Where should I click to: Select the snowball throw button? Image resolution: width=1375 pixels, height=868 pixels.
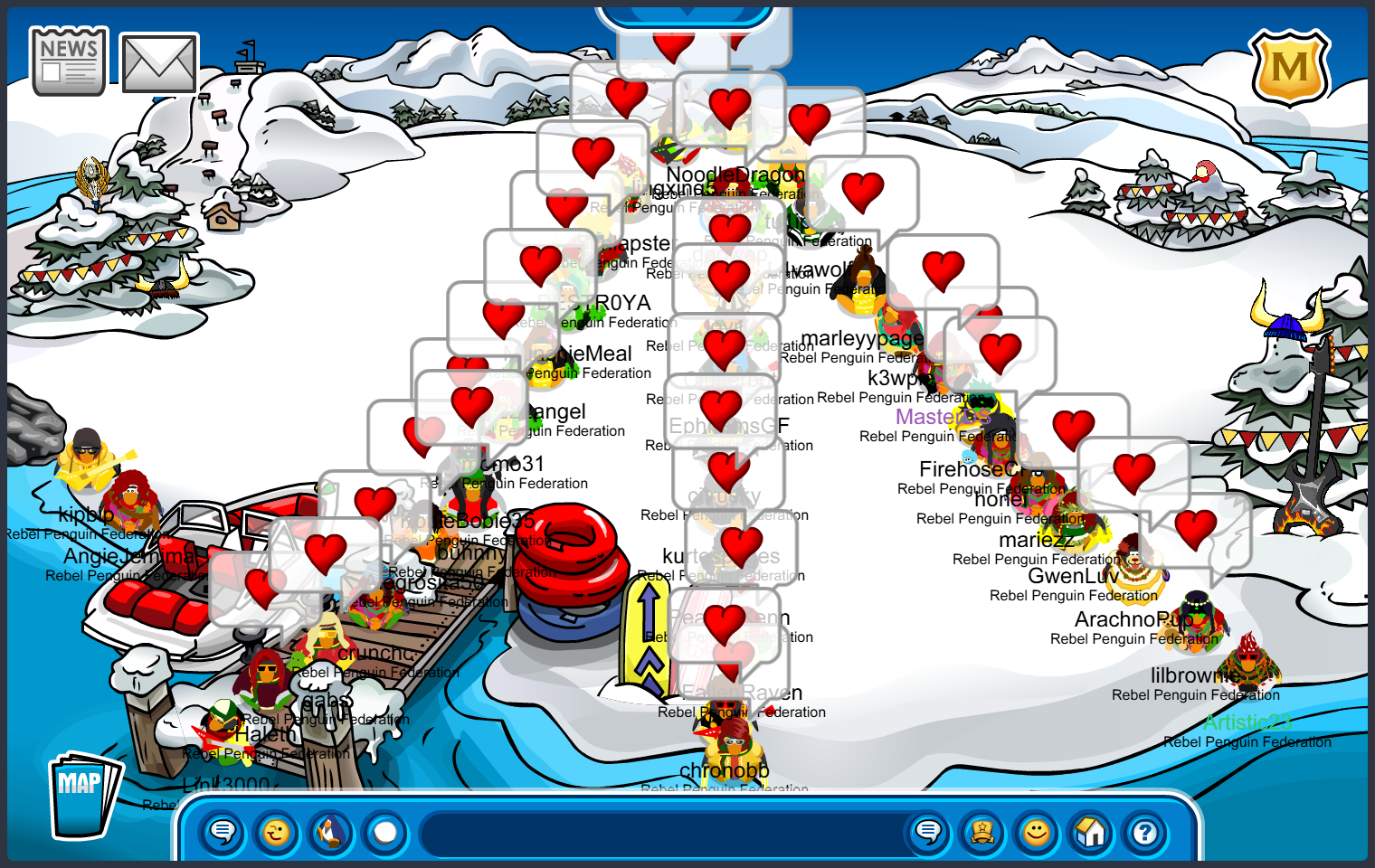coord(385,832)
